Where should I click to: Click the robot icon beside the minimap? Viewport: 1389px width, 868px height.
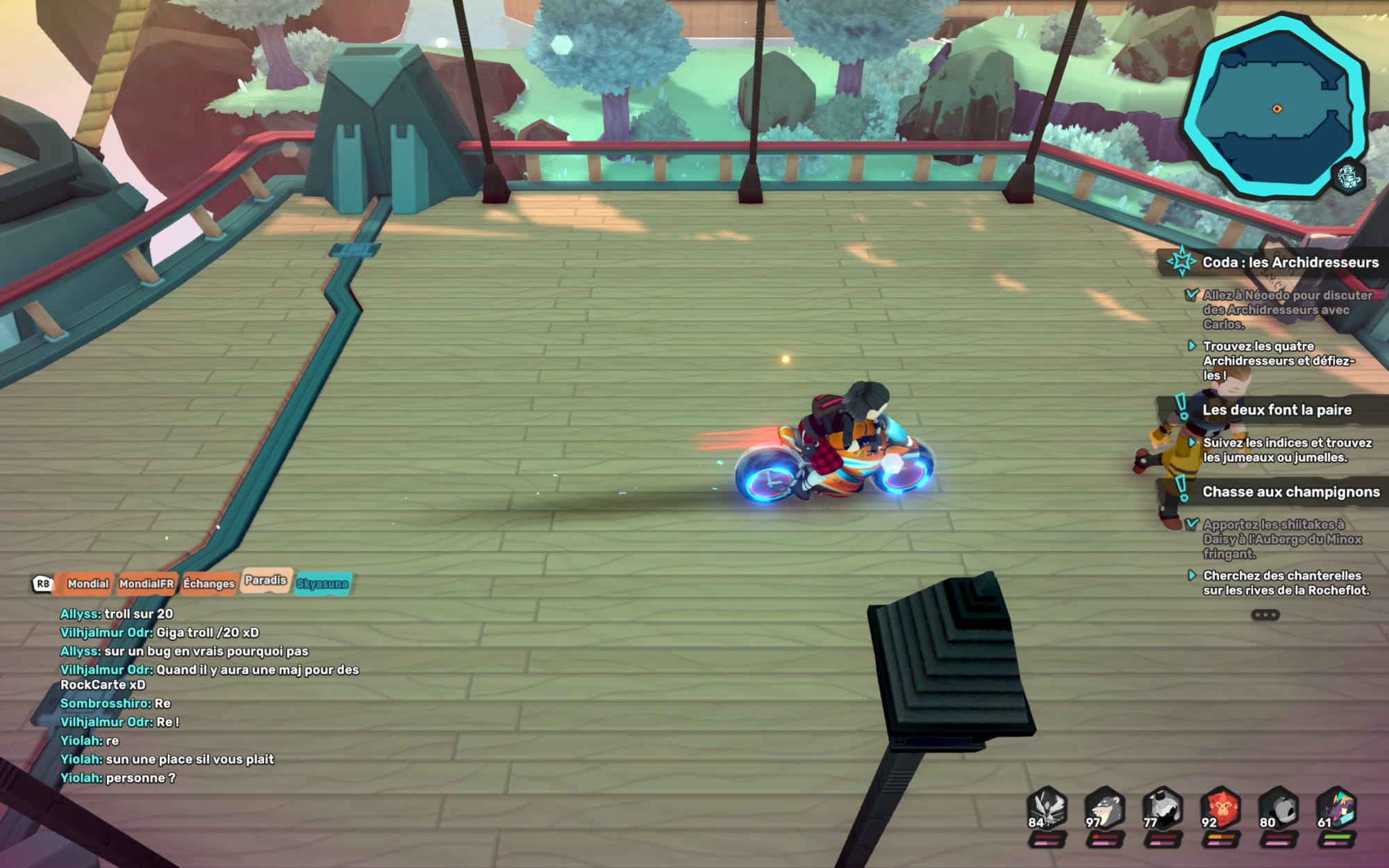coord(1348,176)
